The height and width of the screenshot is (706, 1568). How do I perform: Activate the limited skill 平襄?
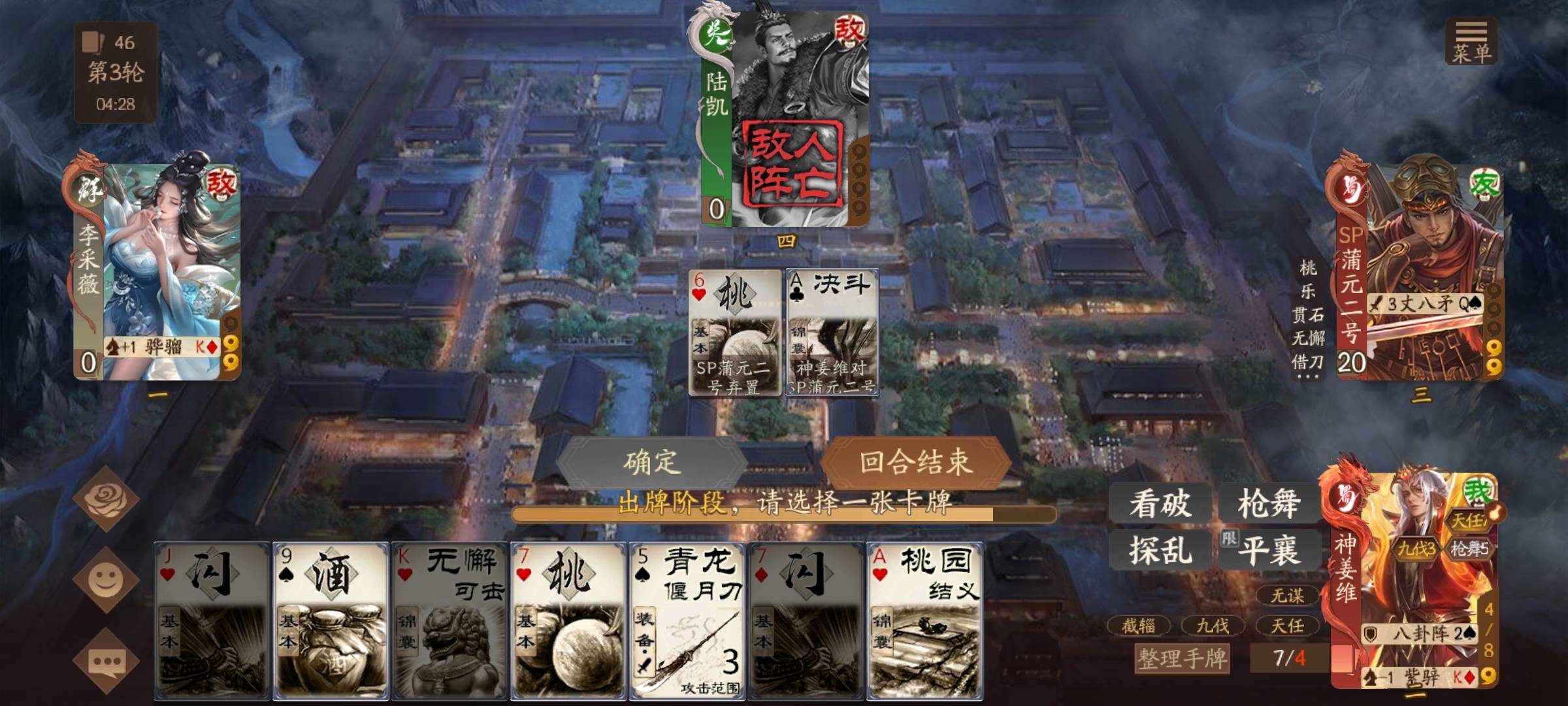point(1268,549)
